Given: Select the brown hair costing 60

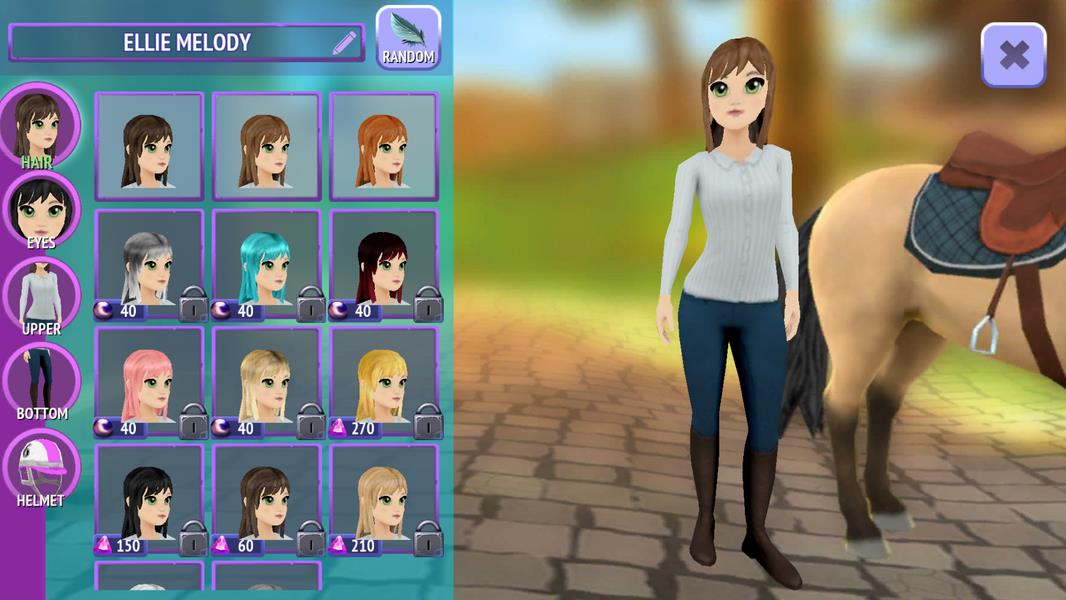Looking at the screenshot, I should click(266, 499).
